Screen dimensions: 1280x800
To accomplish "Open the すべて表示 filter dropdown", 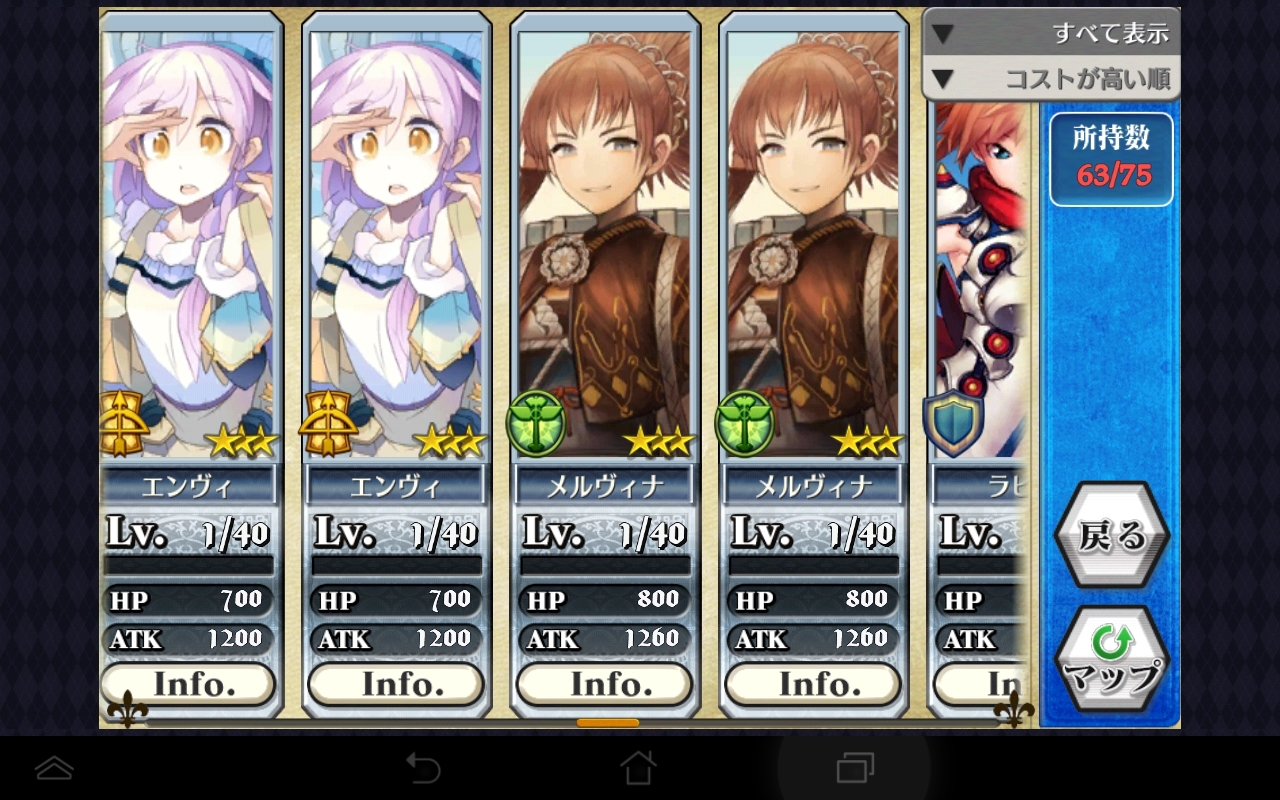I will pyautogui.click(x=1050, y=33).
